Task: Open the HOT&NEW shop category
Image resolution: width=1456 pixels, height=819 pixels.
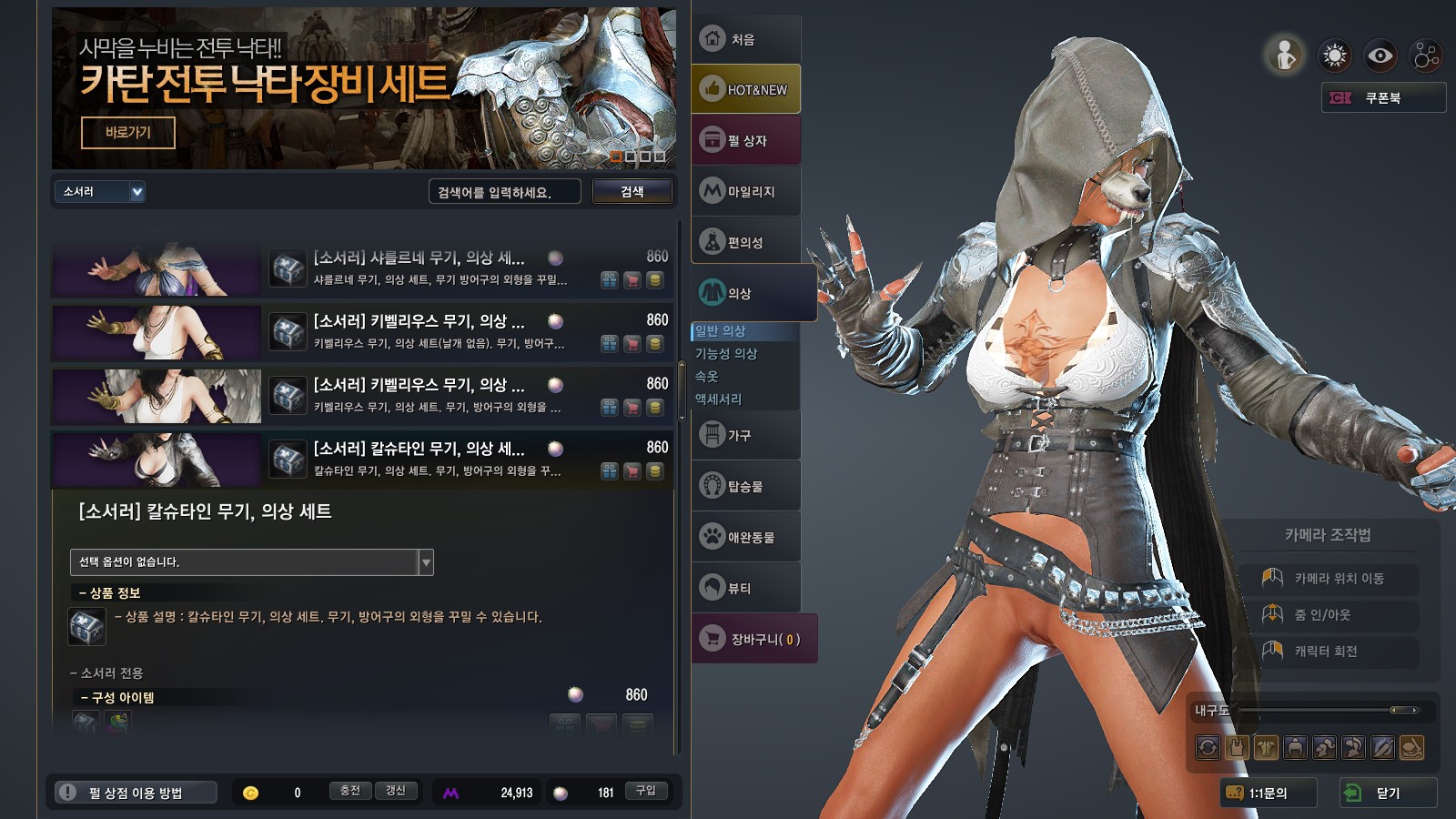Action: 745,89
